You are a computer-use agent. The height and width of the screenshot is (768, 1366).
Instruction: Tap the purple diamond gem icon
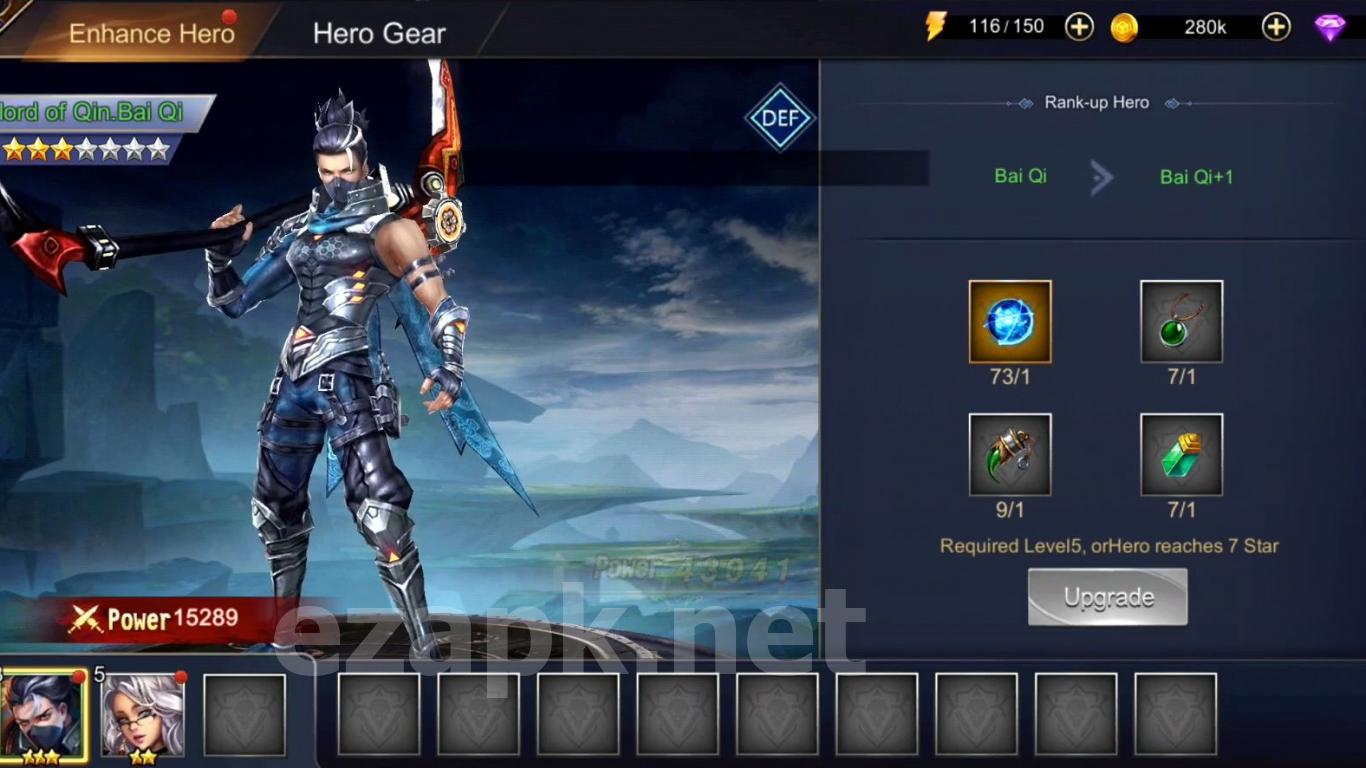1330,27
